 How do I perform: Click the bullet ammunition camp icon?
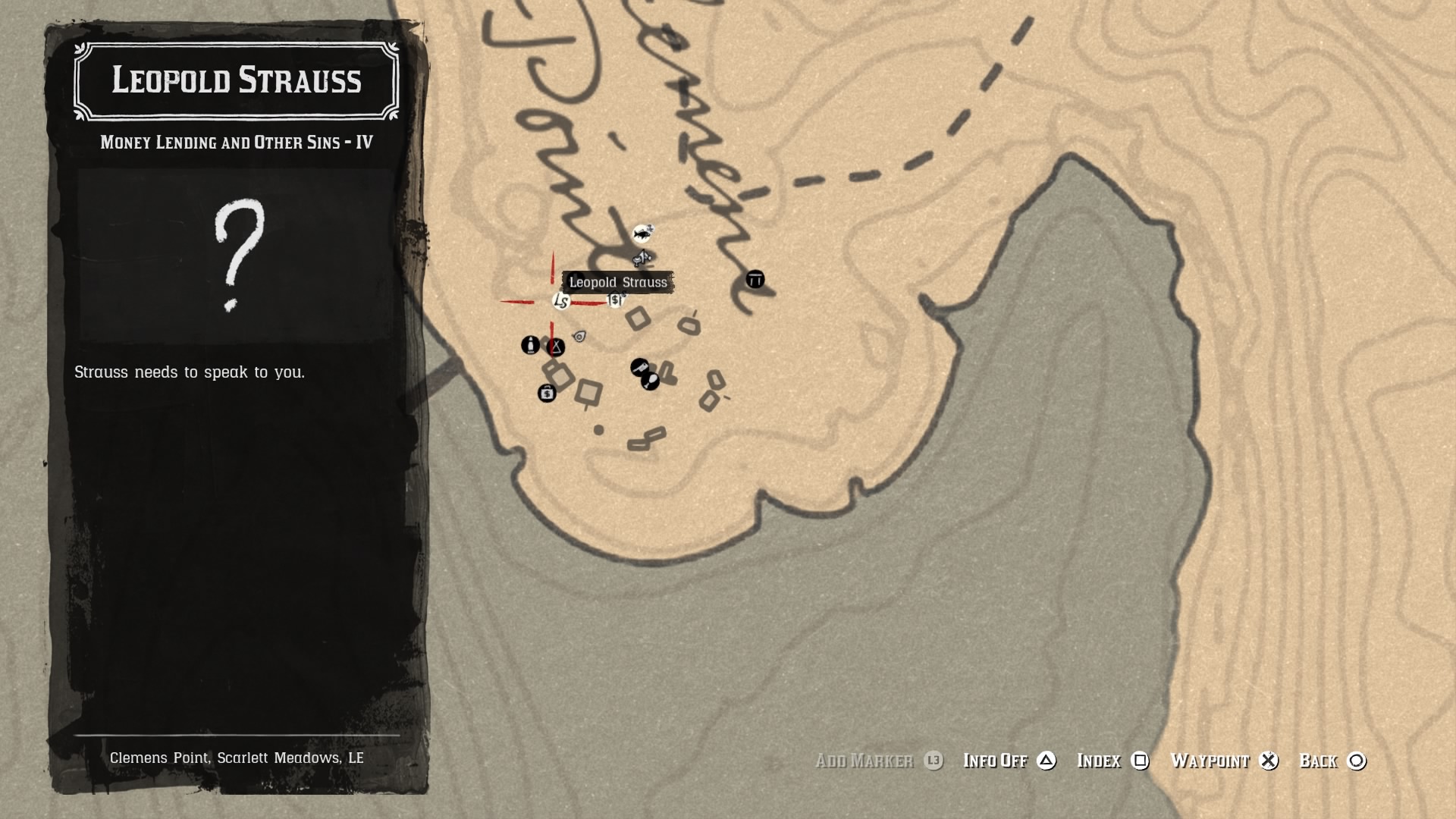(x=531, y=346)
